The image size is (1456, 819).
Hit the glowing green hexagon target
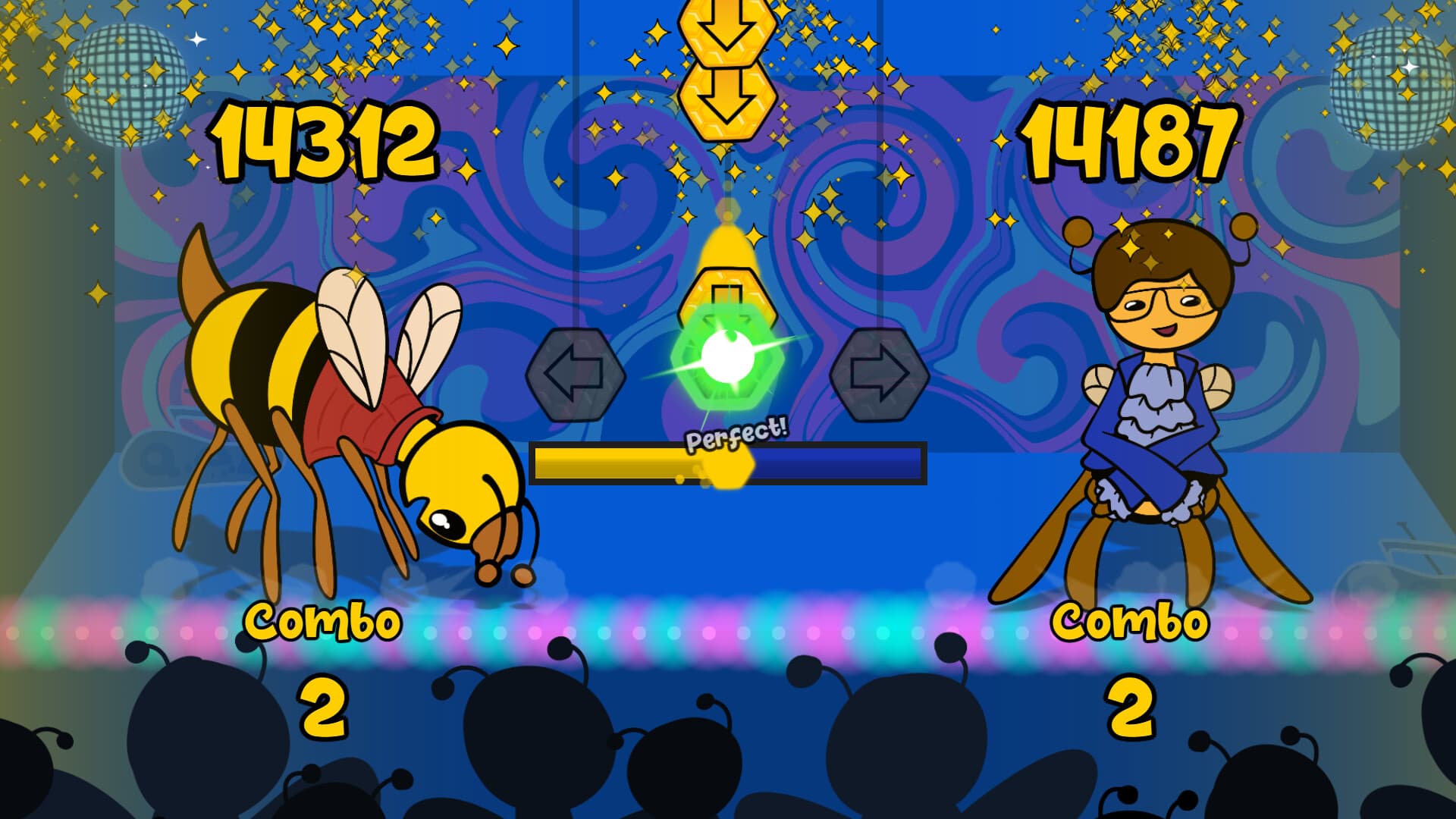click(729, 364)
